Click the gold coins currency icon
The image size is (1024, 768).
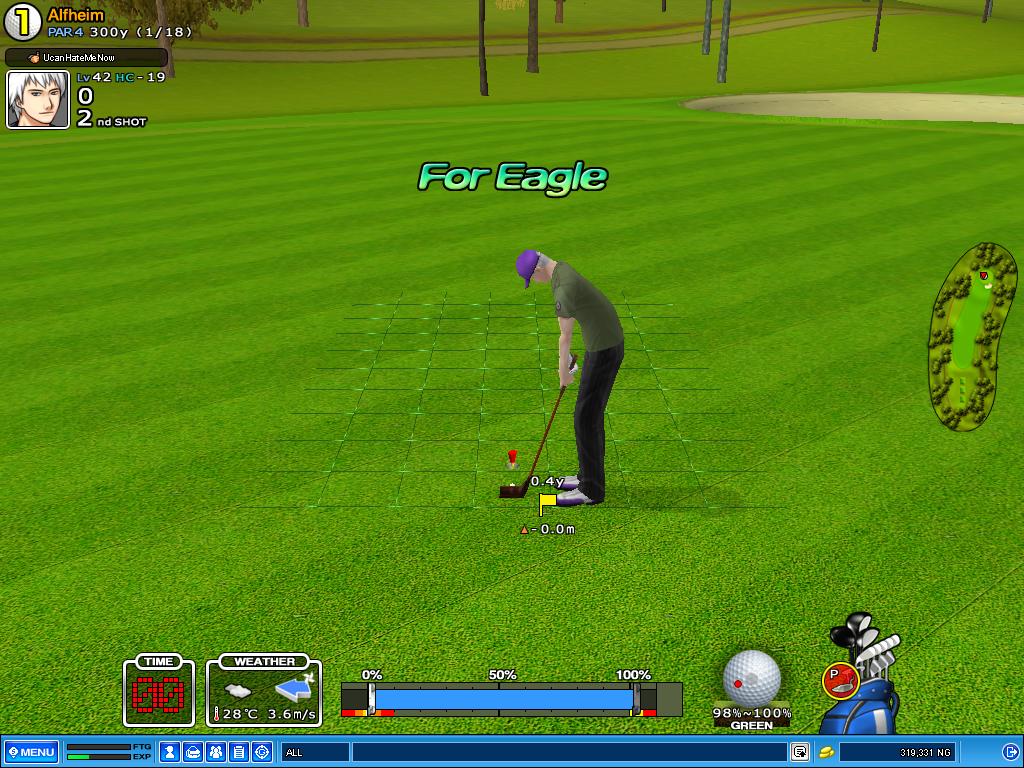pos(827,752)
